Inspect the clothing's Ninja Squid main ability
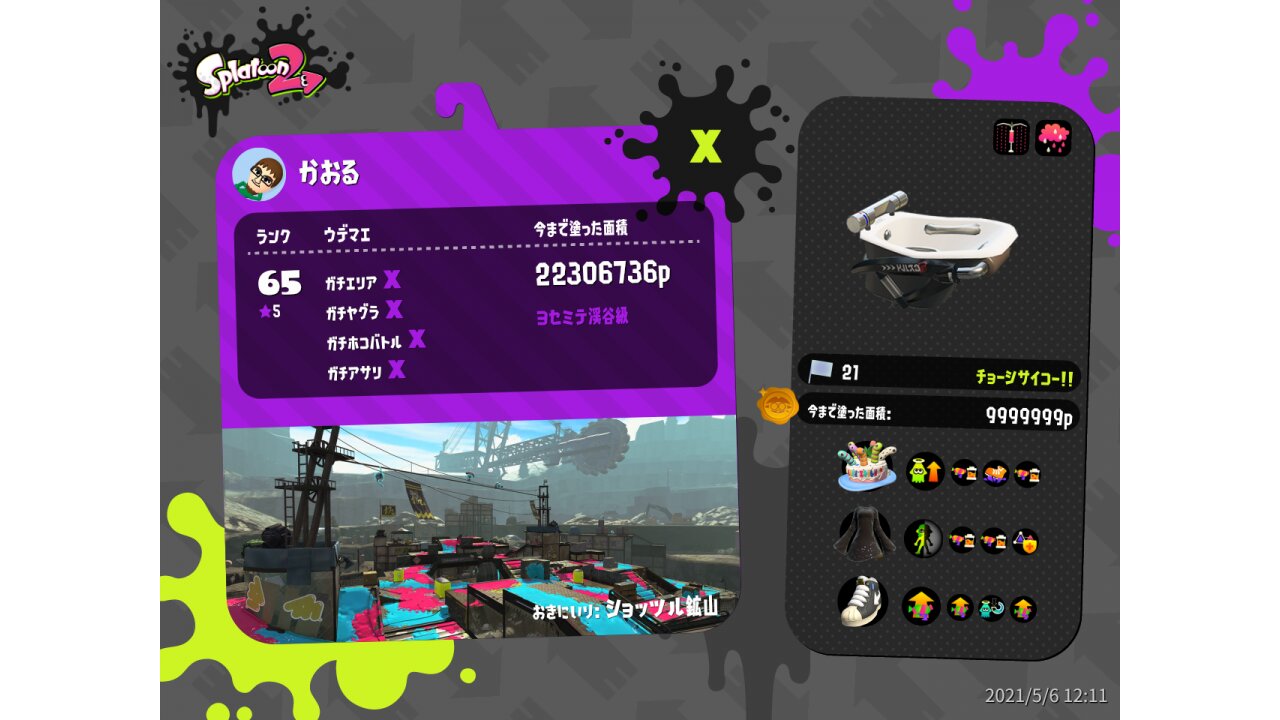Image resolution: width=1280 pixels, height=720 pixels. point(923,539)
